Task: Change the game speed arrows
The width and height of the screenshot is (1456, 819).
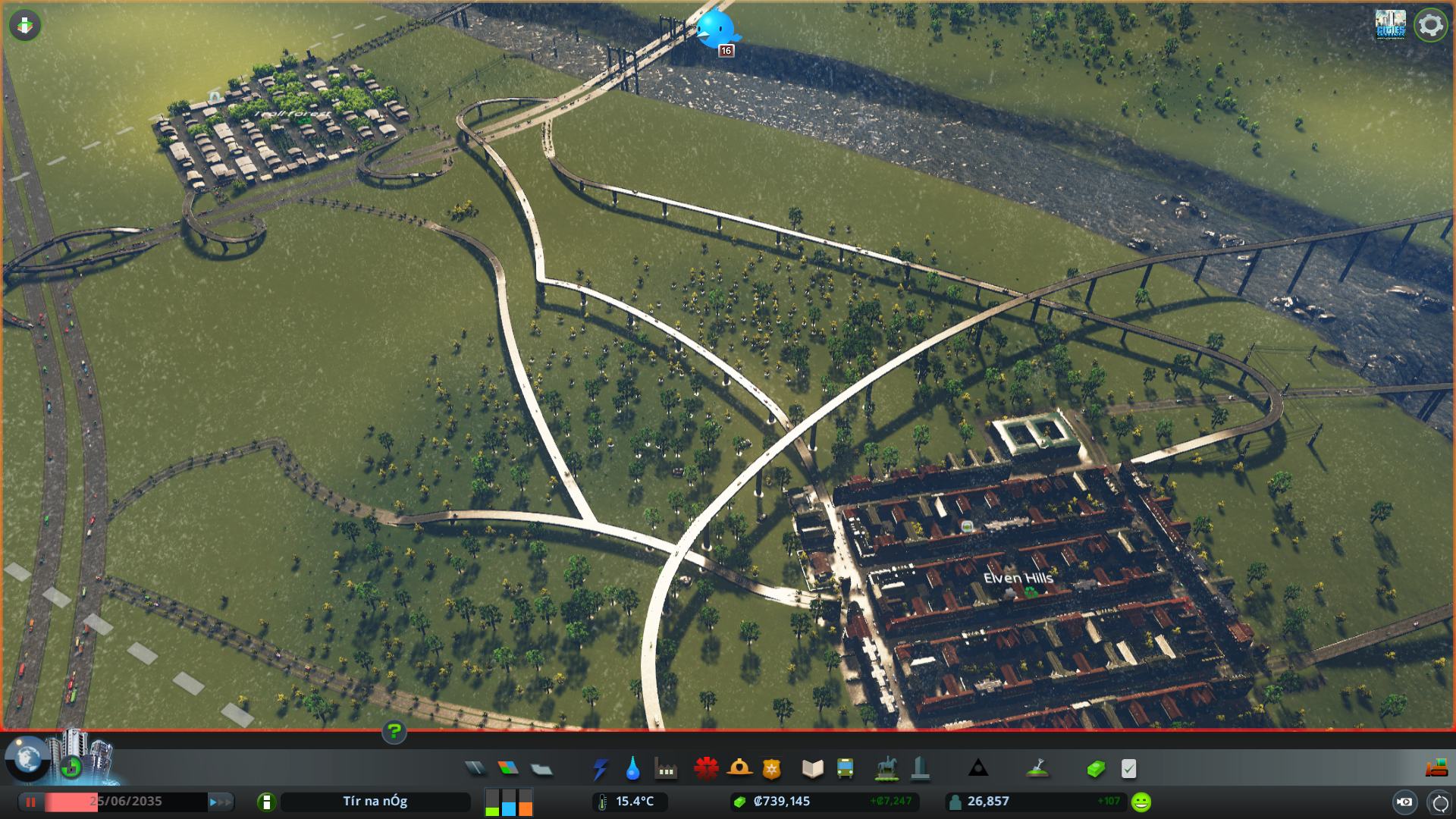Action: coord(220,802)
